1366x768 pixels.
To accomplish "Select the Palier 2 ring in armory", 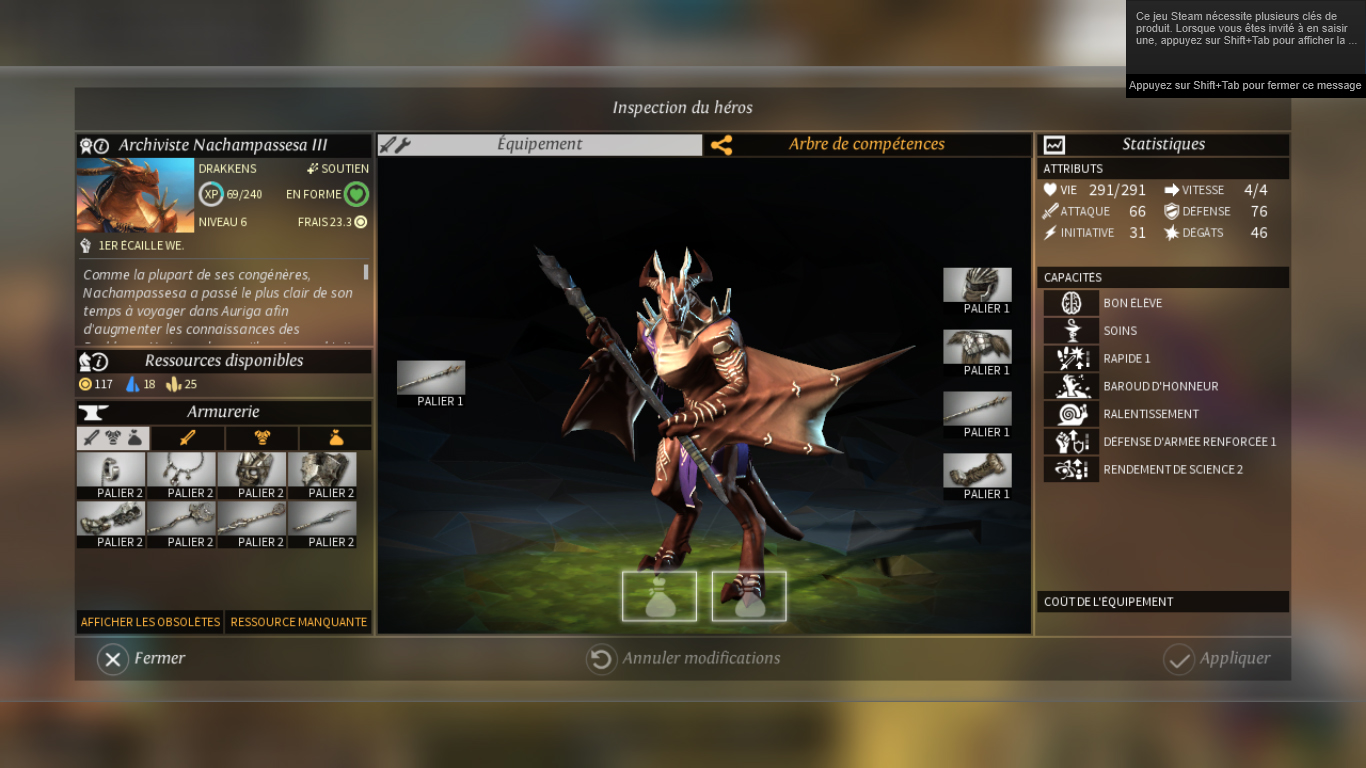I will (x=111, y=470).
